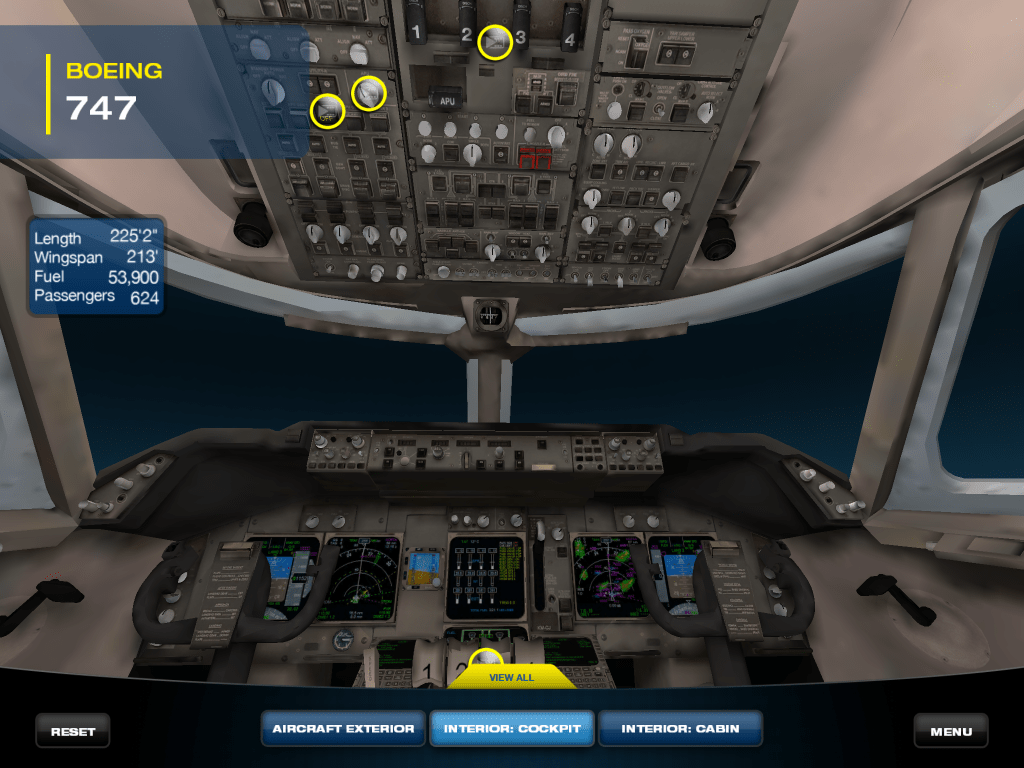Viewport: 1024px width, 768px height.
Task: Select the yellow hotspot between engine handles 2 and 3
Action: pos(495,41)
